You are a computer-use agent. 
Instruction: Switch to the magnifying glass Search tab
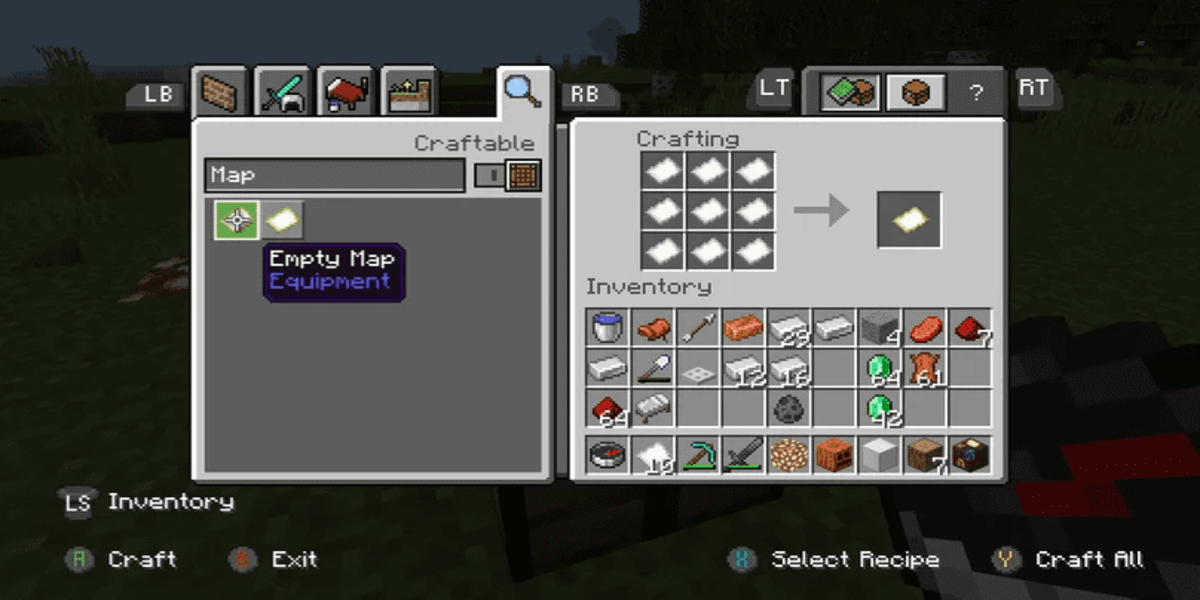tap(522, 91)
